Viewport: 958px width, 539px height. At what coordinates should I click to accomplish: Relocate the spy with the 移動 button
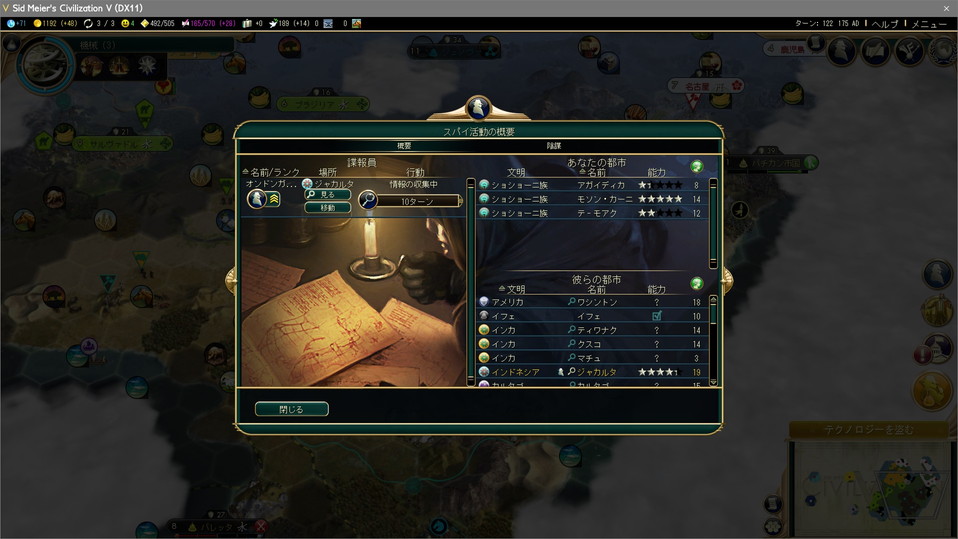pos(328,208)
